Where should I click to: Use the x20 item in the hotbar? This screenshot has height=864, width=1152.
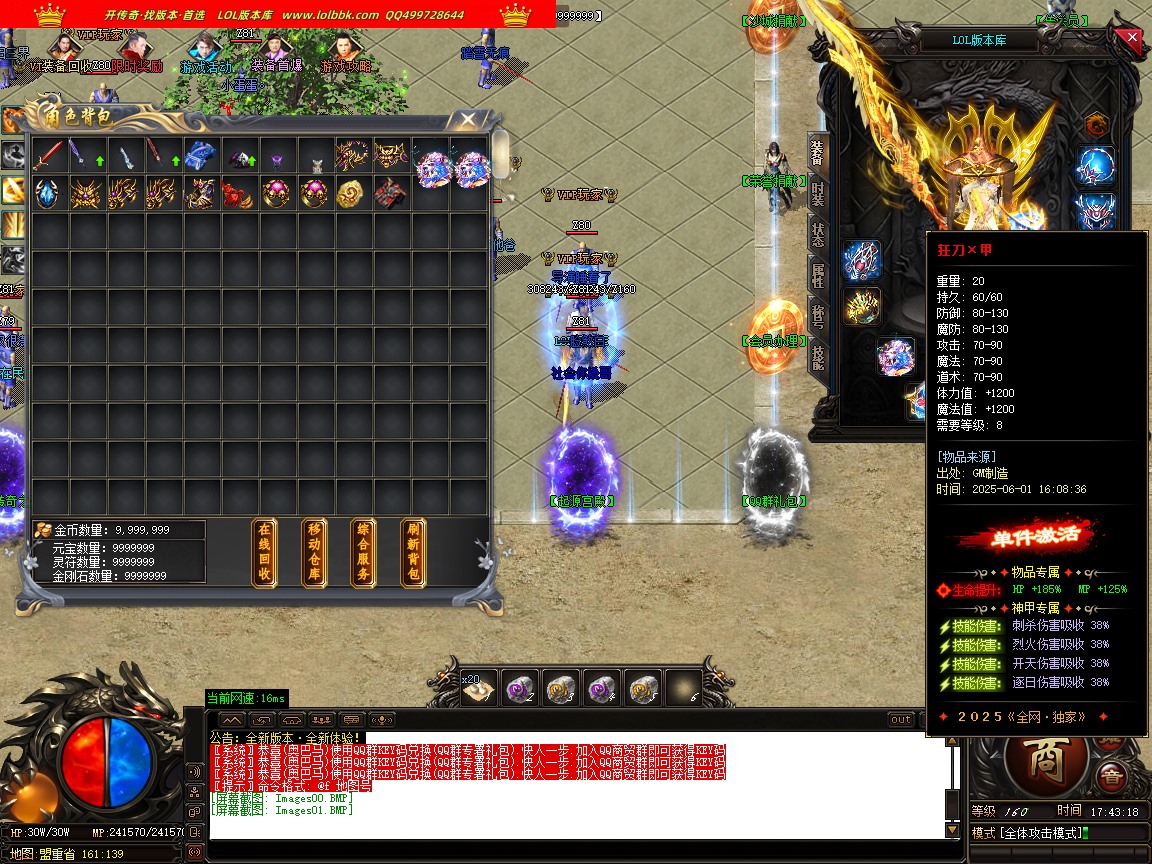[x=479, y=688]
